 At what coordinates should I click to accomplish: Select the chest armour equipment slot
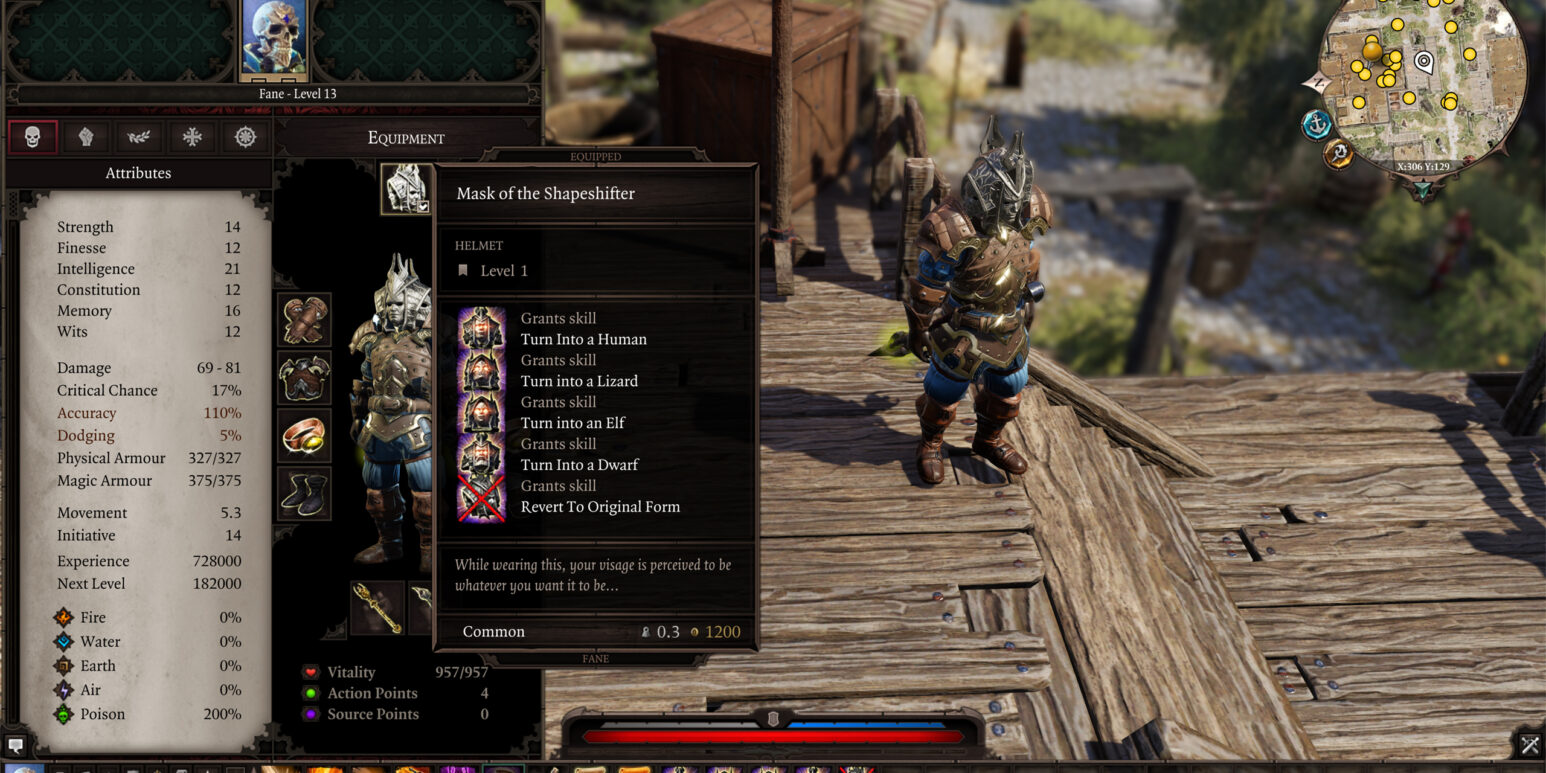click(x=304, y=378)
